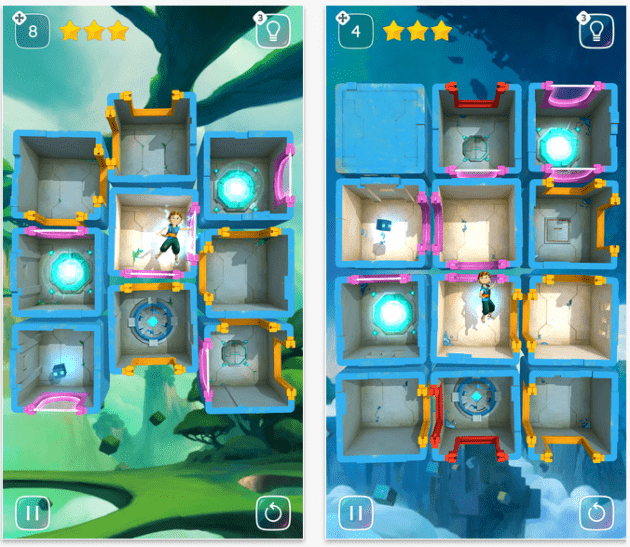630x547 pixels.
Task: Pause the green forest level
Action: coord(32,514)
